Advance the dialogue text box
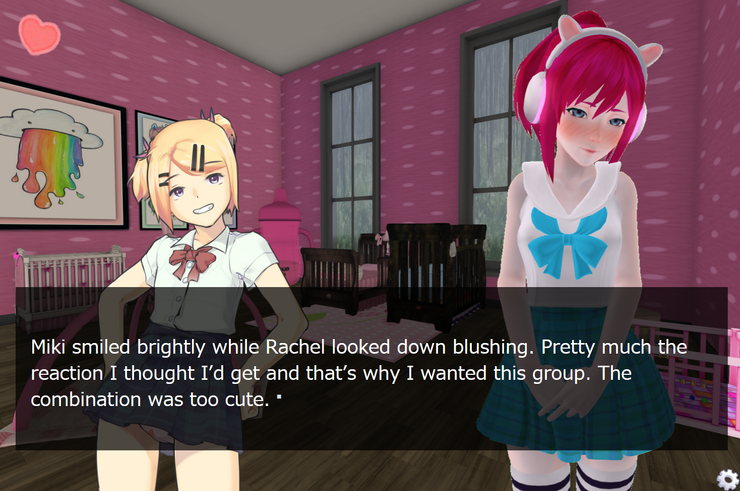Image resolution: width=740 pixels, height=491 pixels. click(x=370, y=368)
